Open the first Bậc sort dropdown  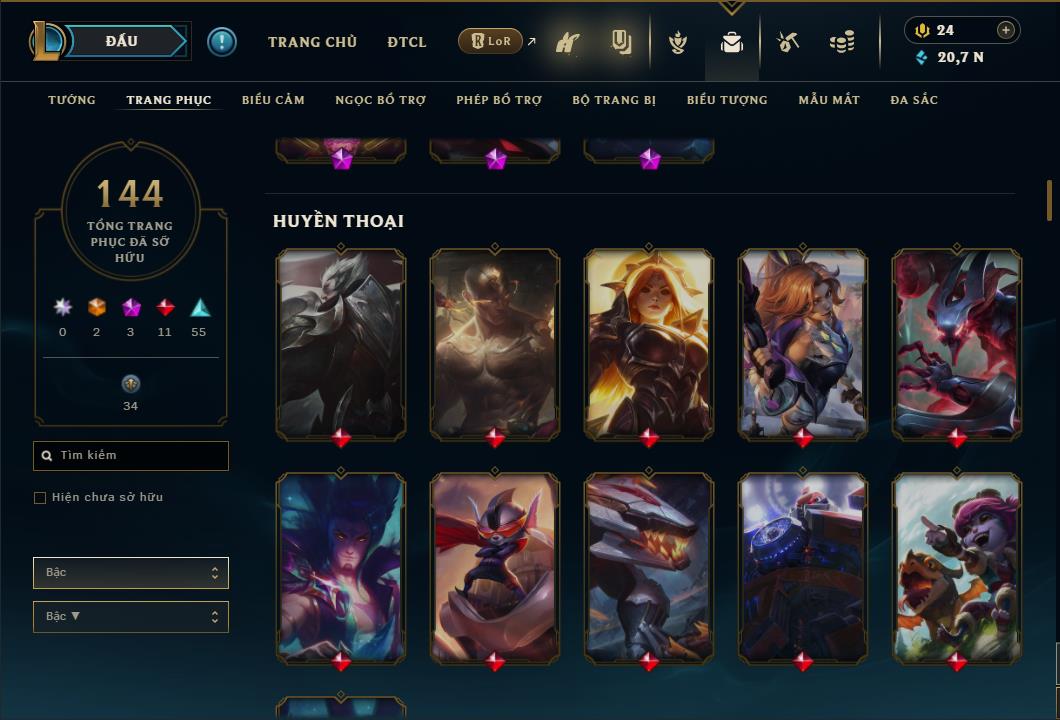click(x=131, y=573)
